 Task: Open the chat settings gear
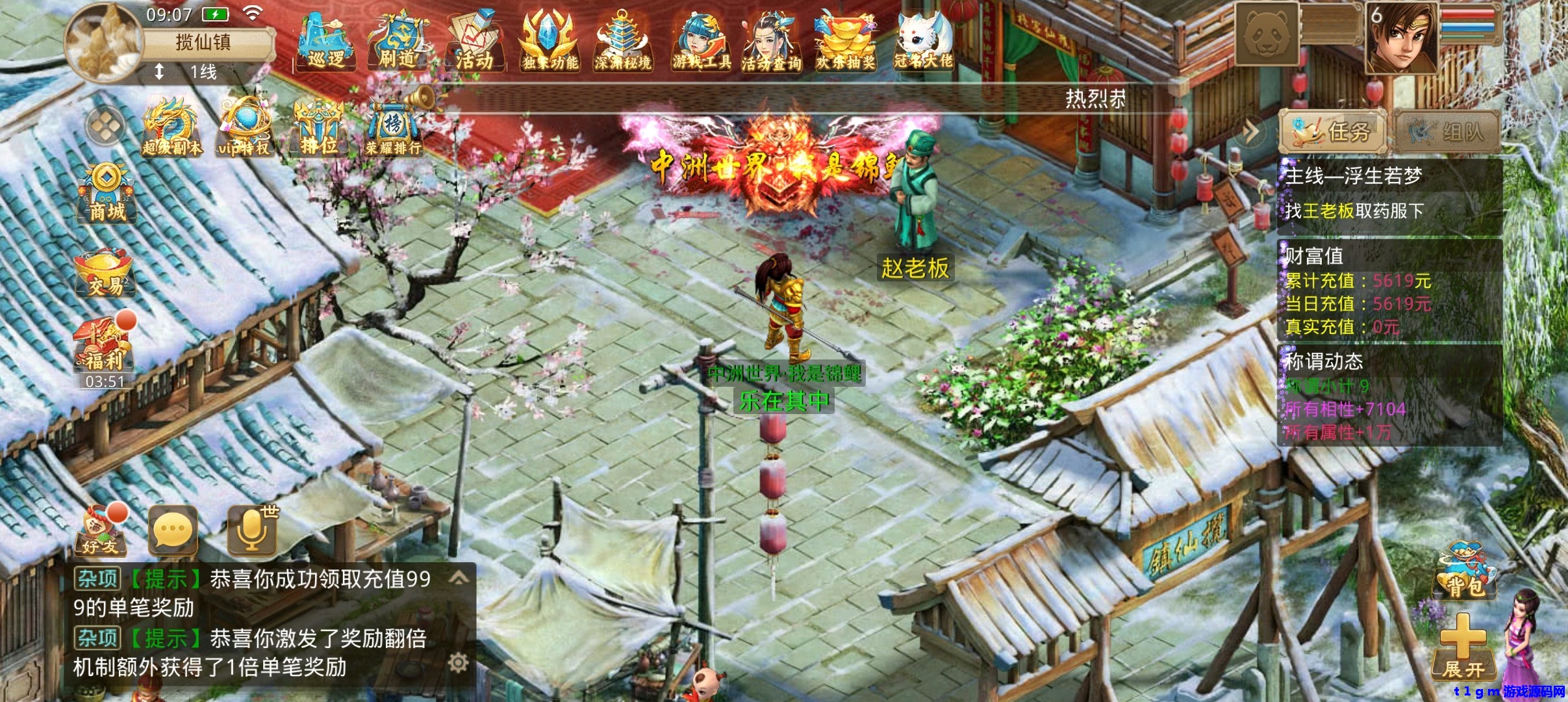click(x=458, y=663)
